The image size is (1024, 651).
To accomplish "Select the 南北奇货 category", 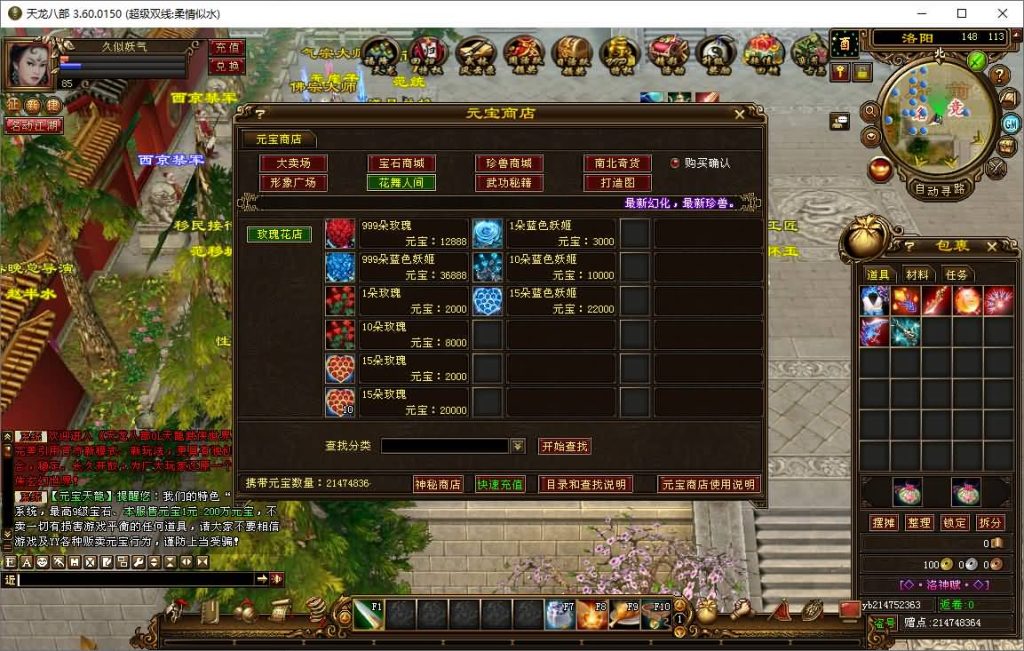I will 617,163.
